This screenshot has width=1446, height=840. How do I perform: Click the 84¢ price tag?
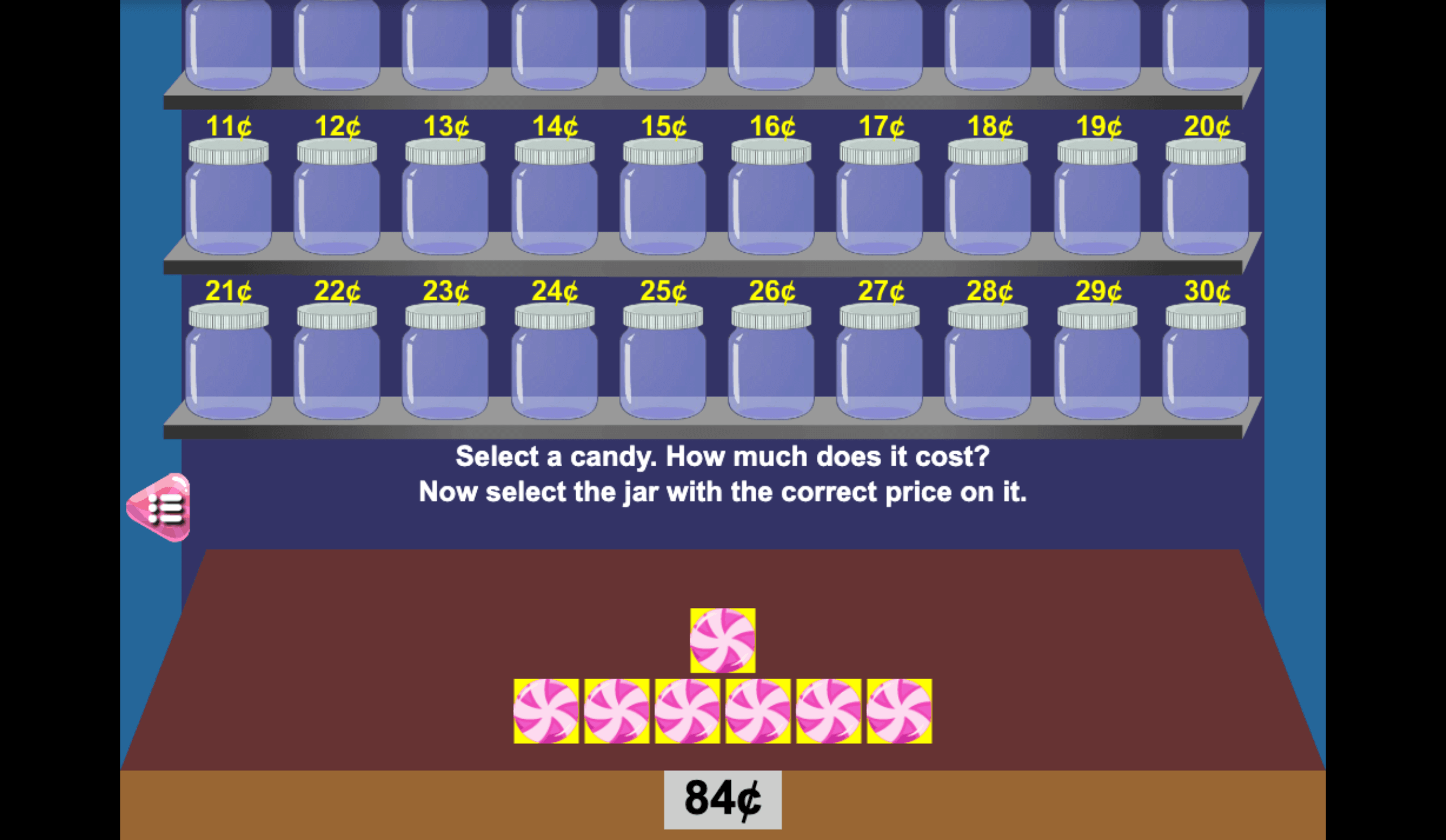pos(722,802)
